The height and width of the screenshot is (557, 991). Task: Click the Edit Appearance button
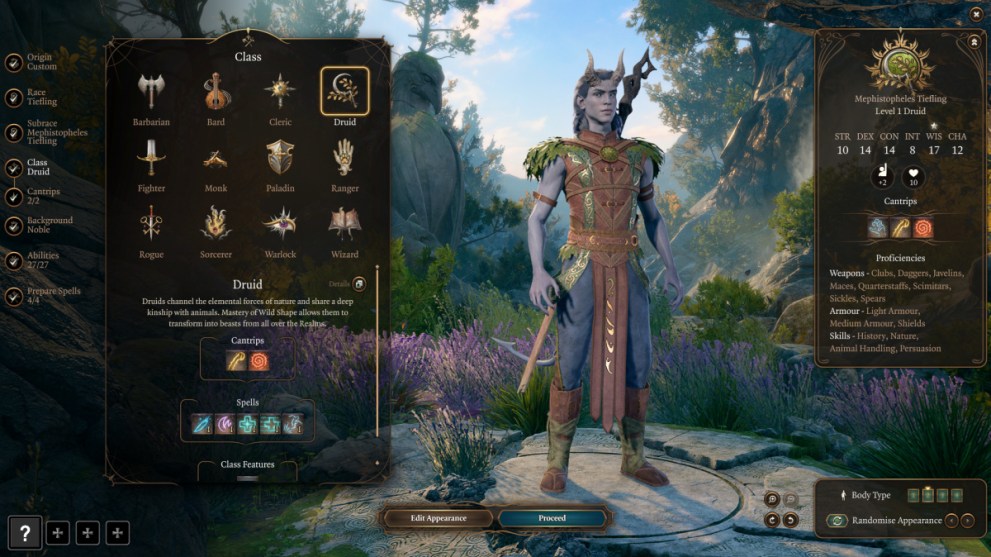point(438,518)
